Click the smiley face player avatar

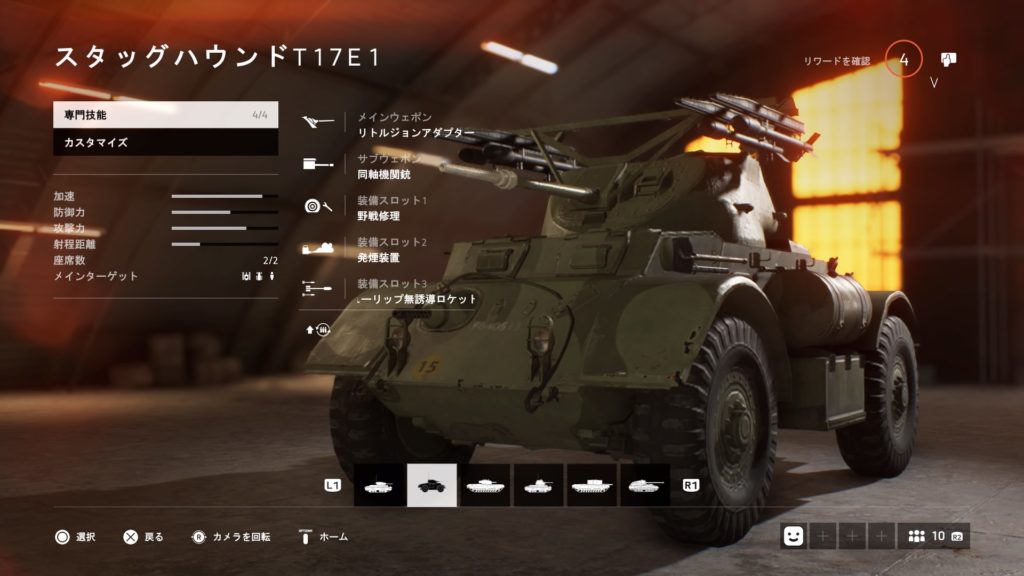pyautogui.click(x=795, y=536)
